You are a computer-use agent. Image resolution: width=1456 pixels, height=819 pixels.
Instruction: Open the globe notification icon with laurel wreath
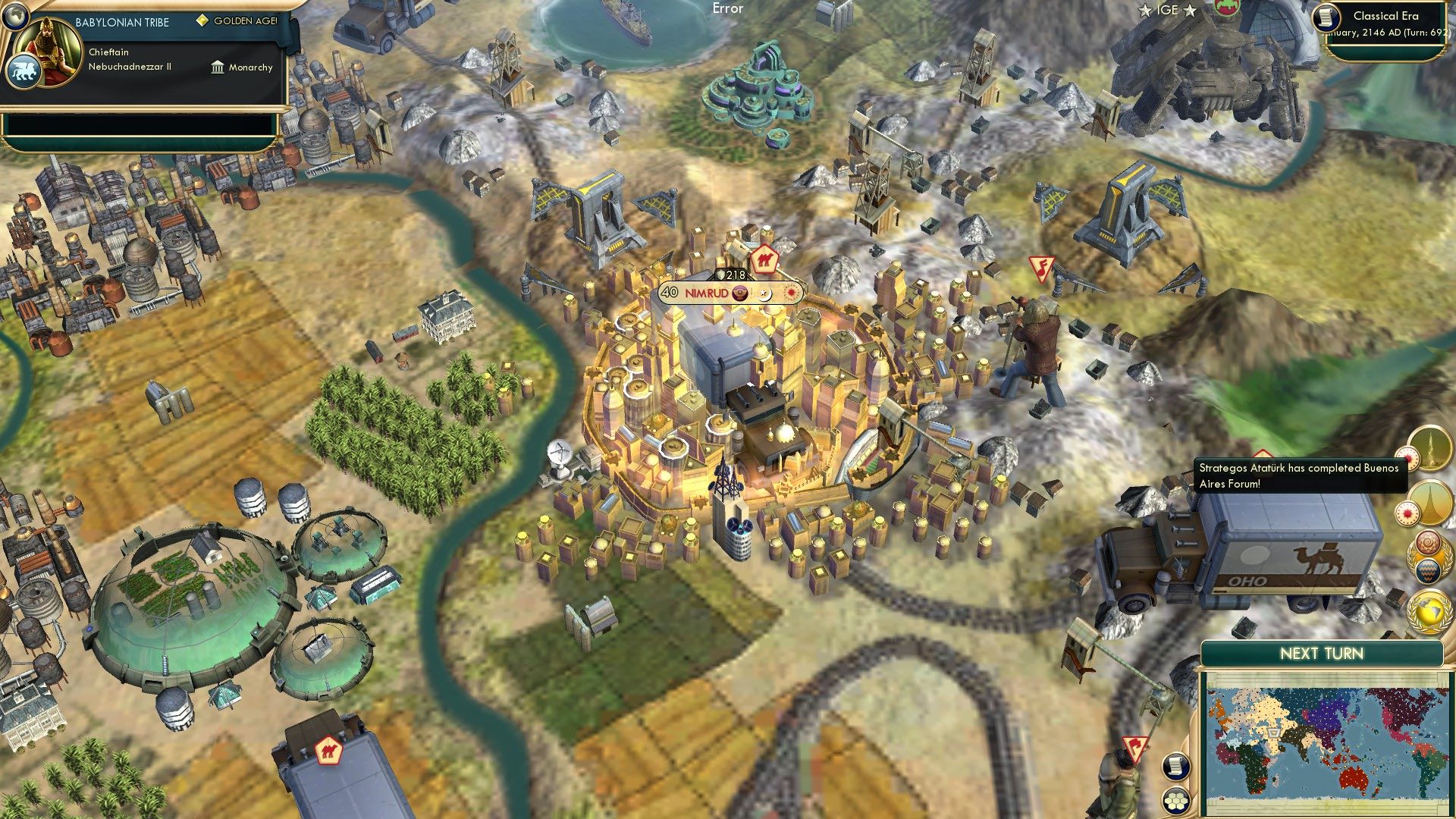pos(1428,610)
